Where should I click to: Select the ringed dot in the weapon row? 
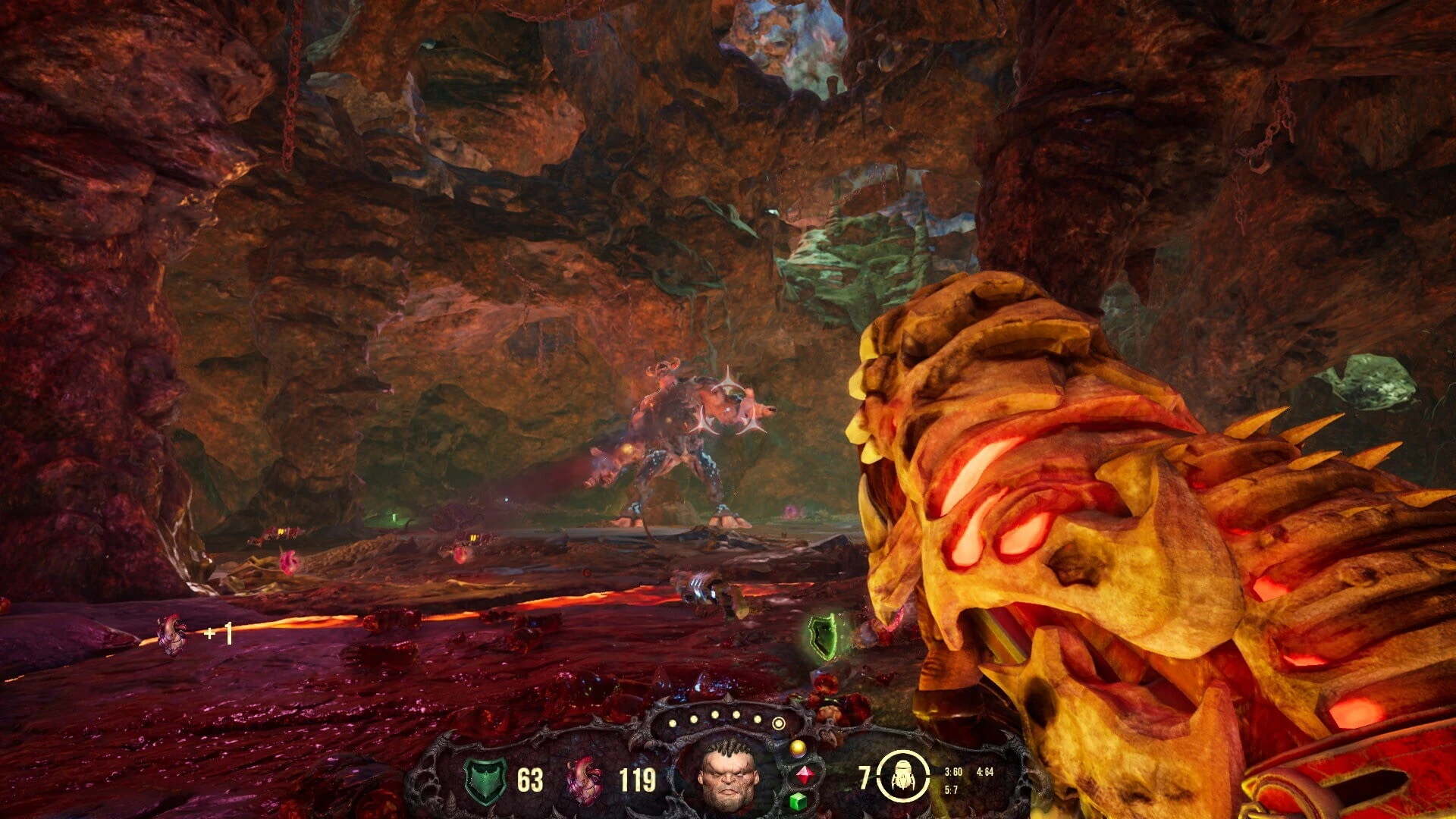click(778, 723)
